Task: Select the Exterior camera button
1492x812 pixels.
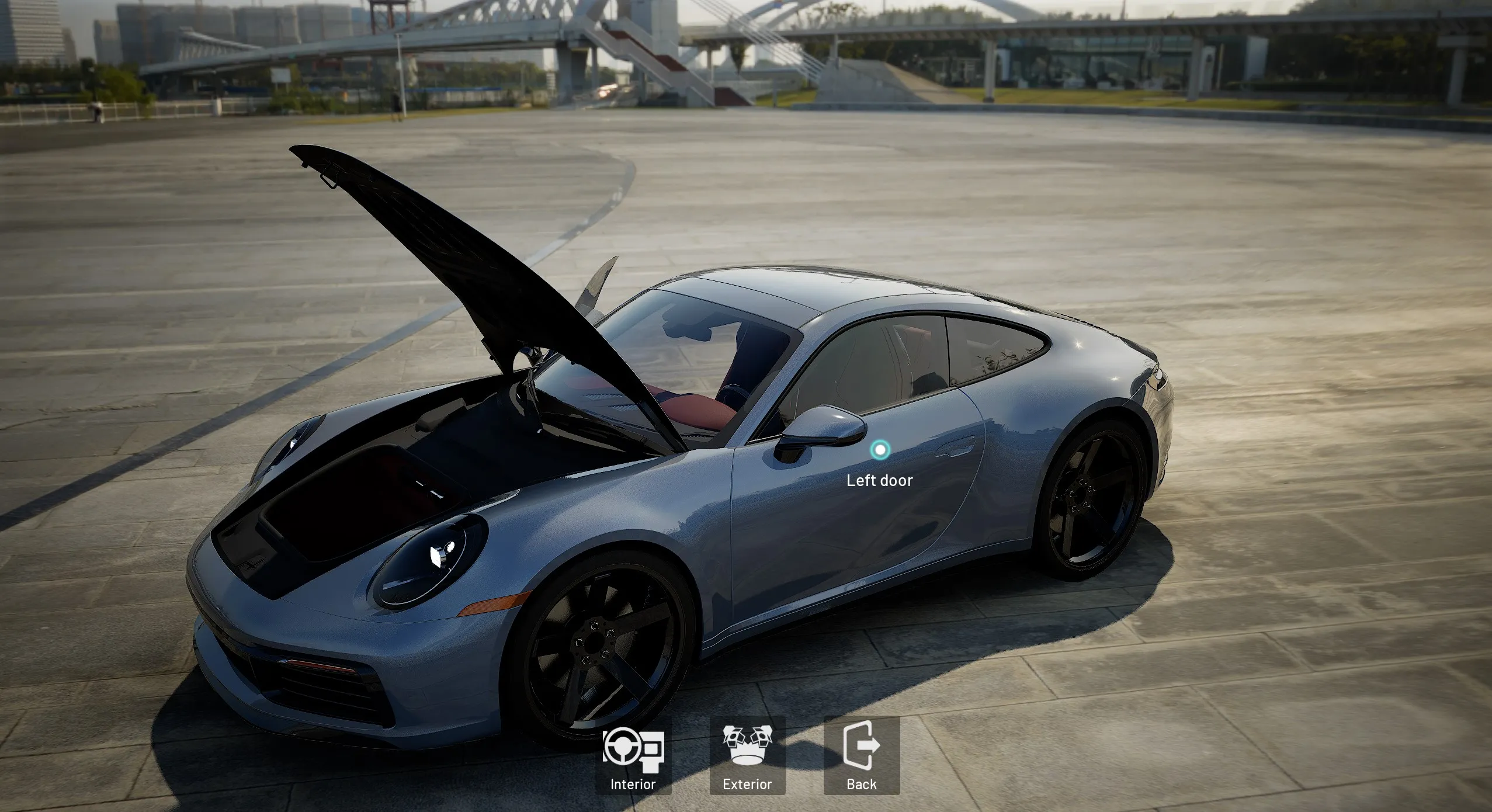Action: (747, 756)
